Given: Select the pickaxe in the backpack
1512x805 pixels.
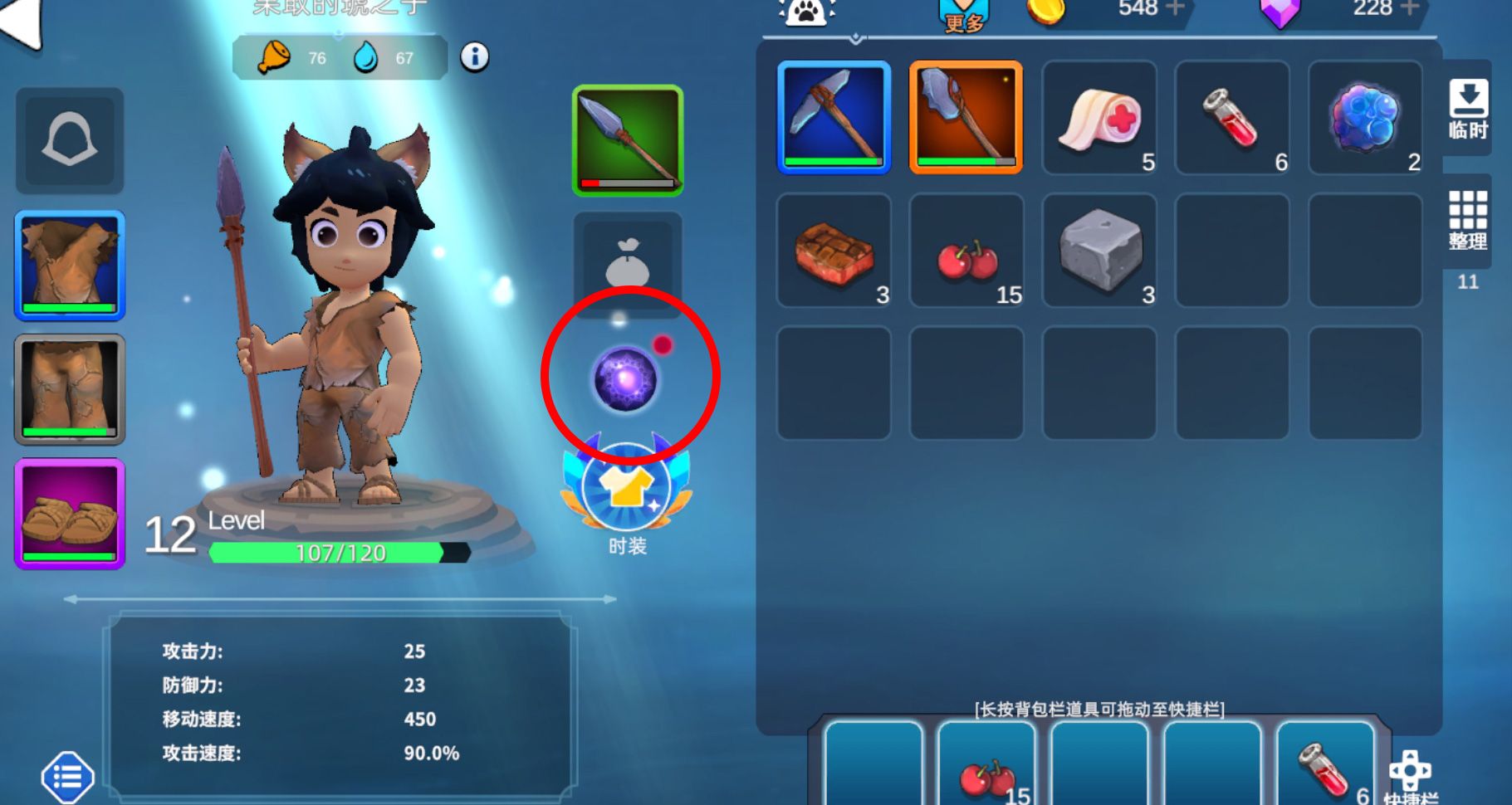Looking at the screenshot, I should (834, 117).
